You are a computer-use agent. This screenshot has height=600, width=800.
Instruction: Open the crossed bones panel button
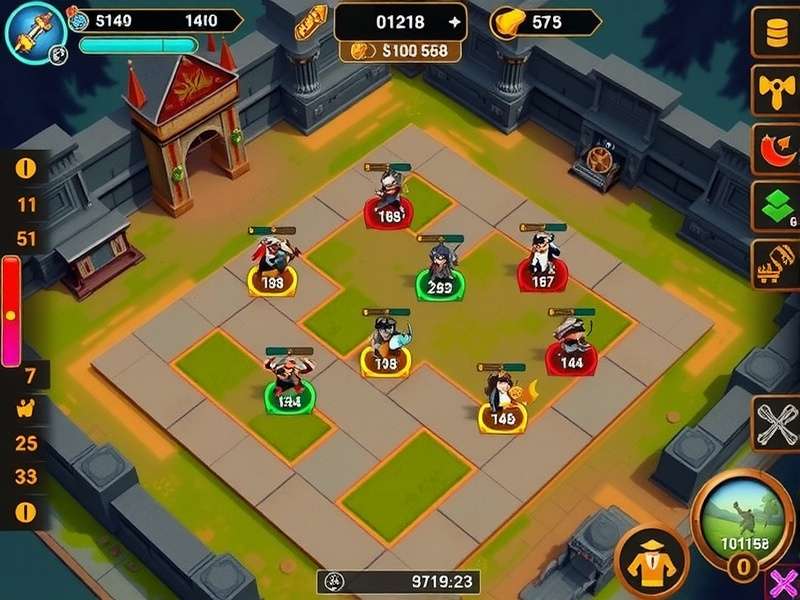click(x=774, y=424)
